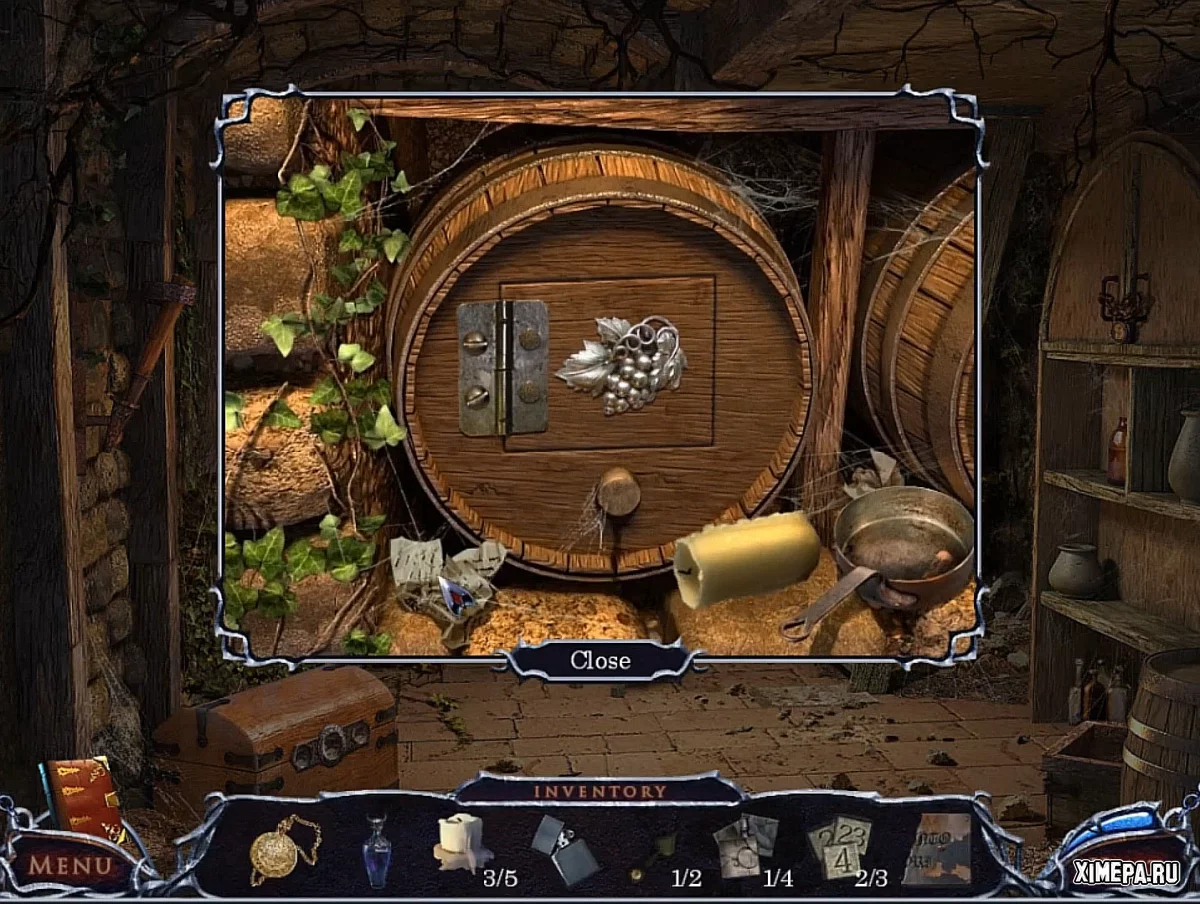Select the torn paper note in inventory
The image size is (1200, 904).
(x=937, y=848)
